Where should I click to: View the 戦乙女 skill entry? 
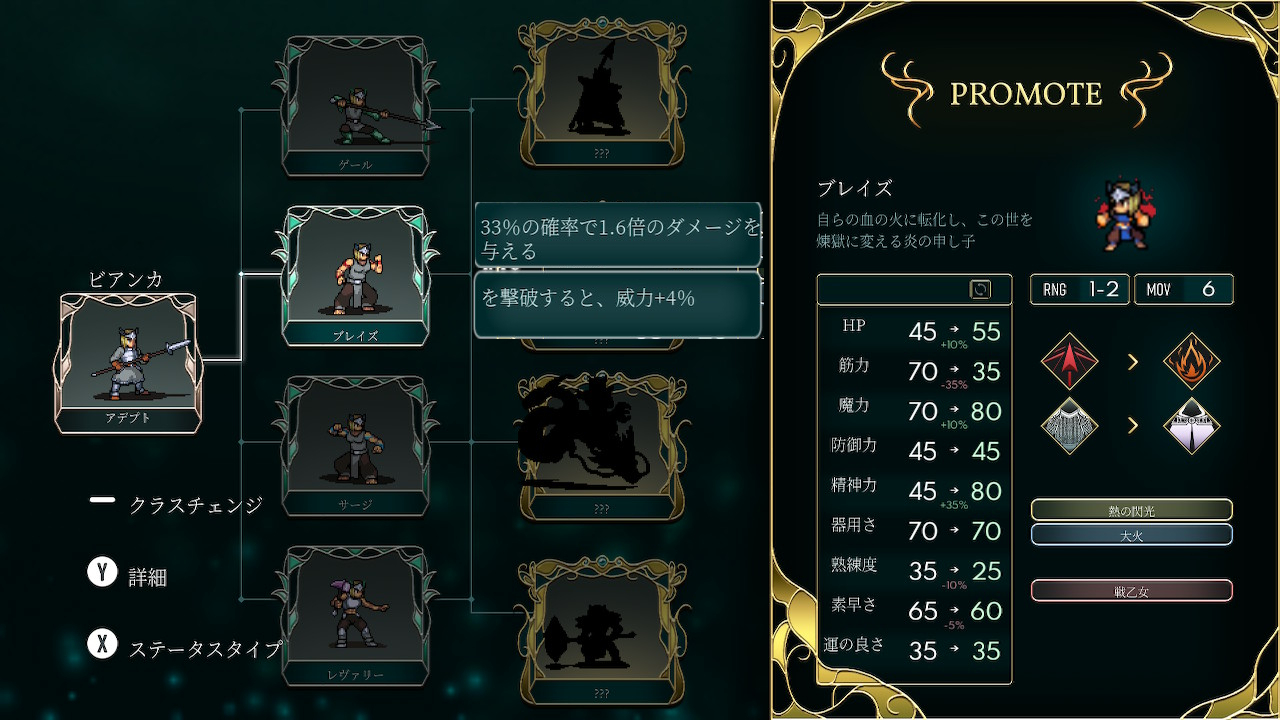point(1131,591)
